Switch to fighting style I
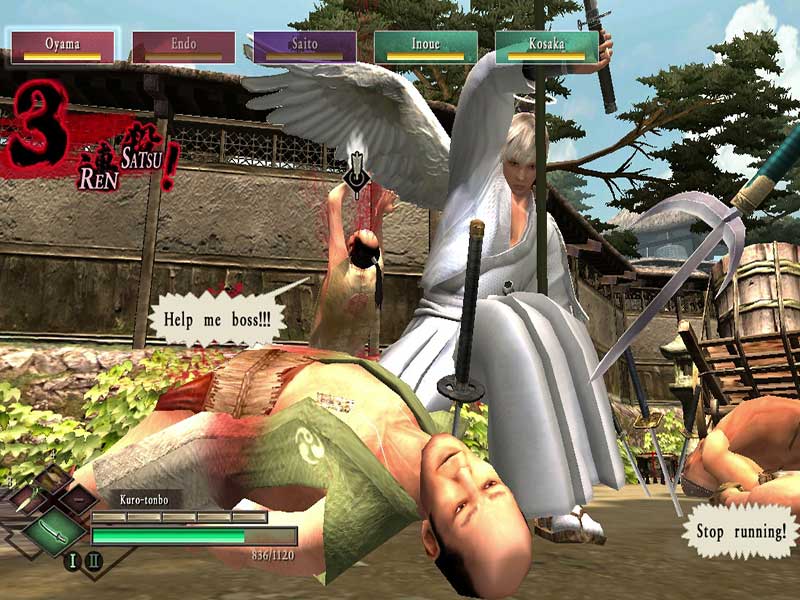800x600 pixels. 72,560
